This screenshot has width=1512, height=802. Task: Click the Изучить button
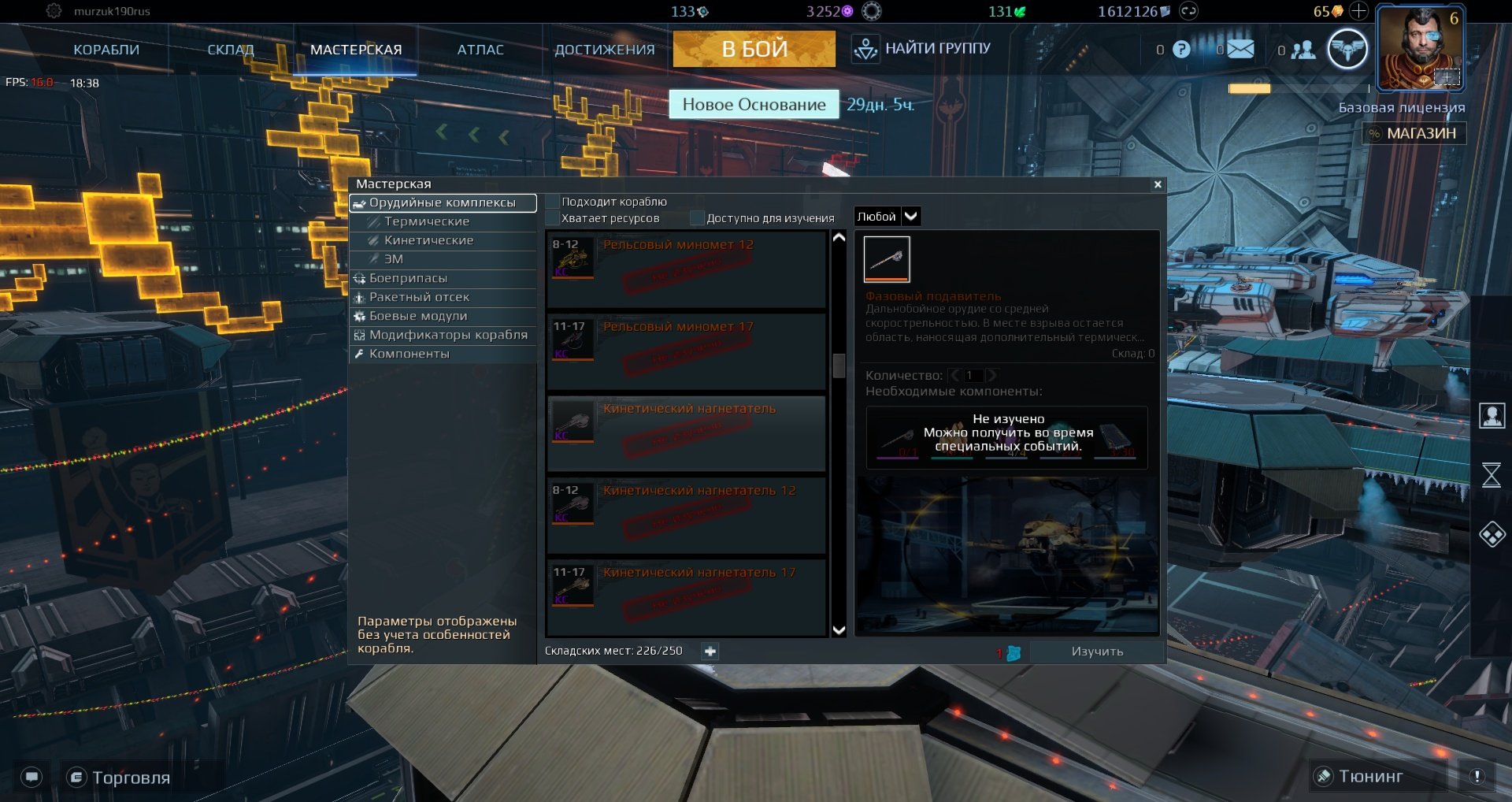pos(1097,652)
